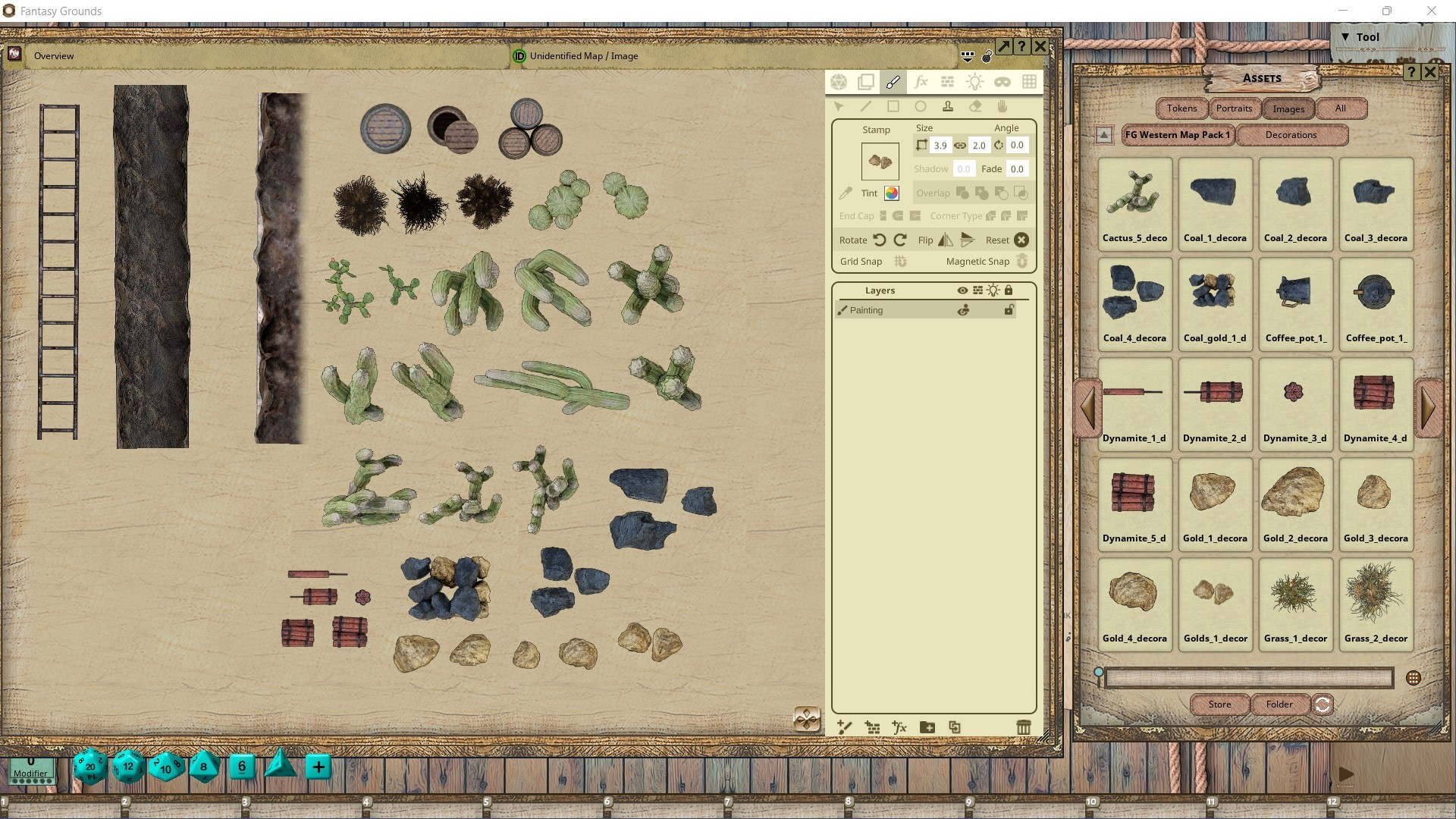Open the effects (fx) panel on the map toolbar
1456x819 pixels.
click(x=921, y=82)
